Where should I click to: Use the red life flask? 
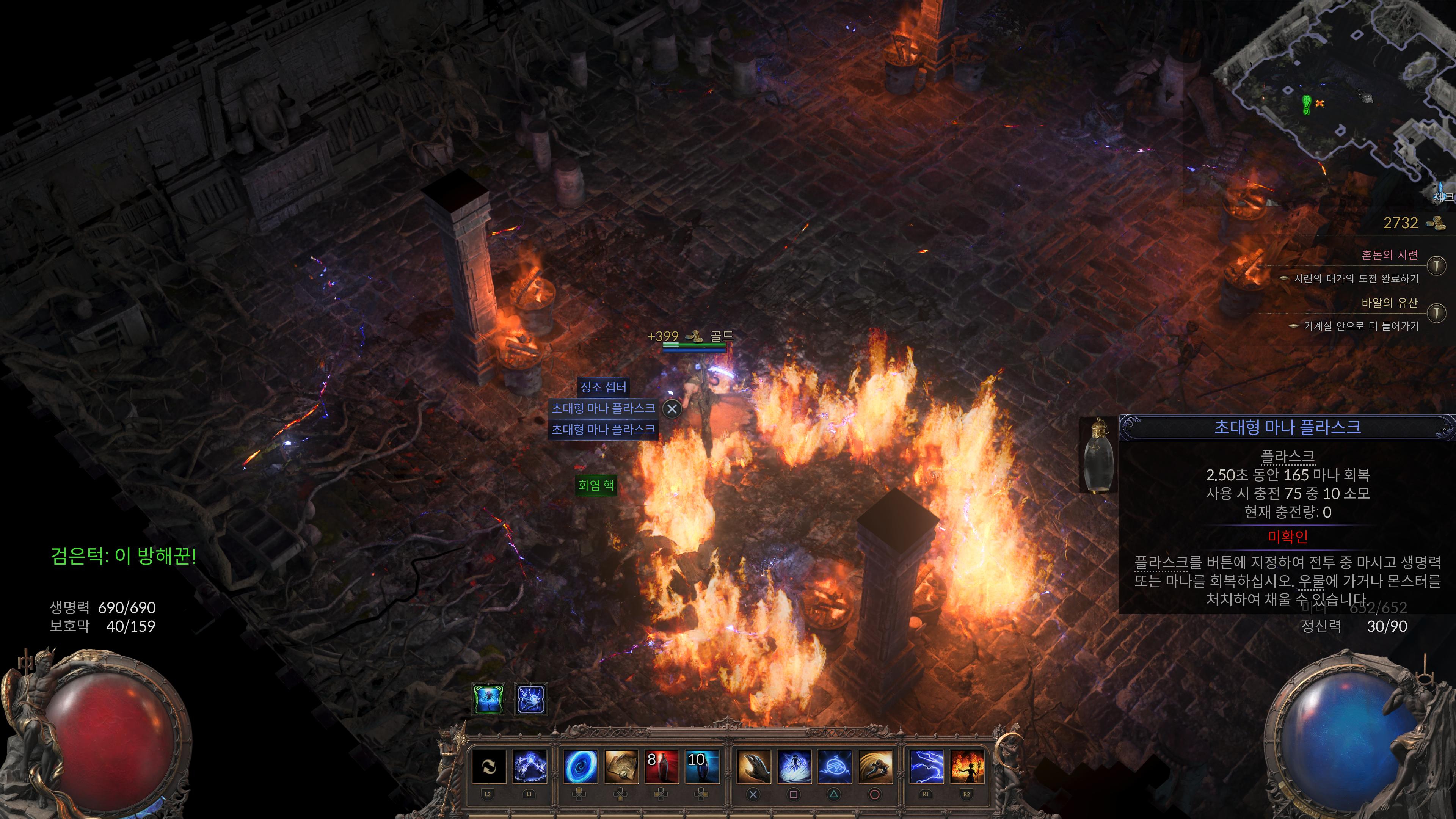pos(661,766)
